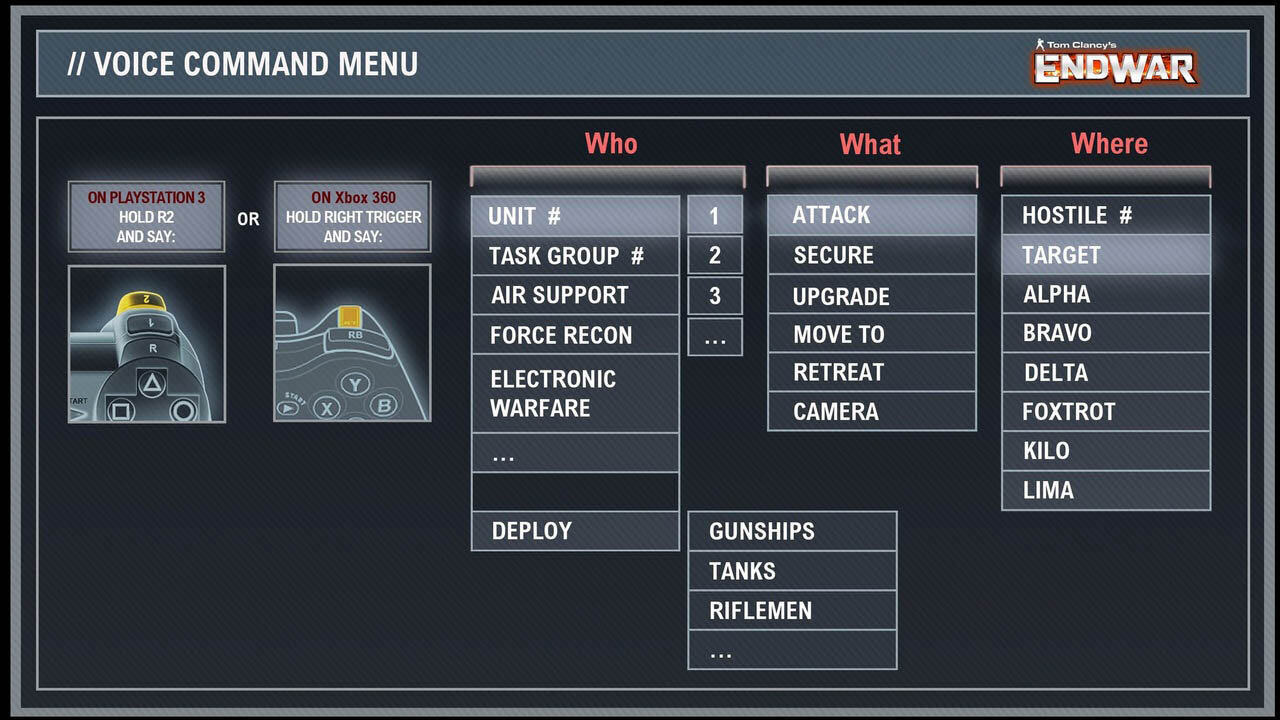Pick the AIR SUPPORT entry

click(x=575, y=295)
